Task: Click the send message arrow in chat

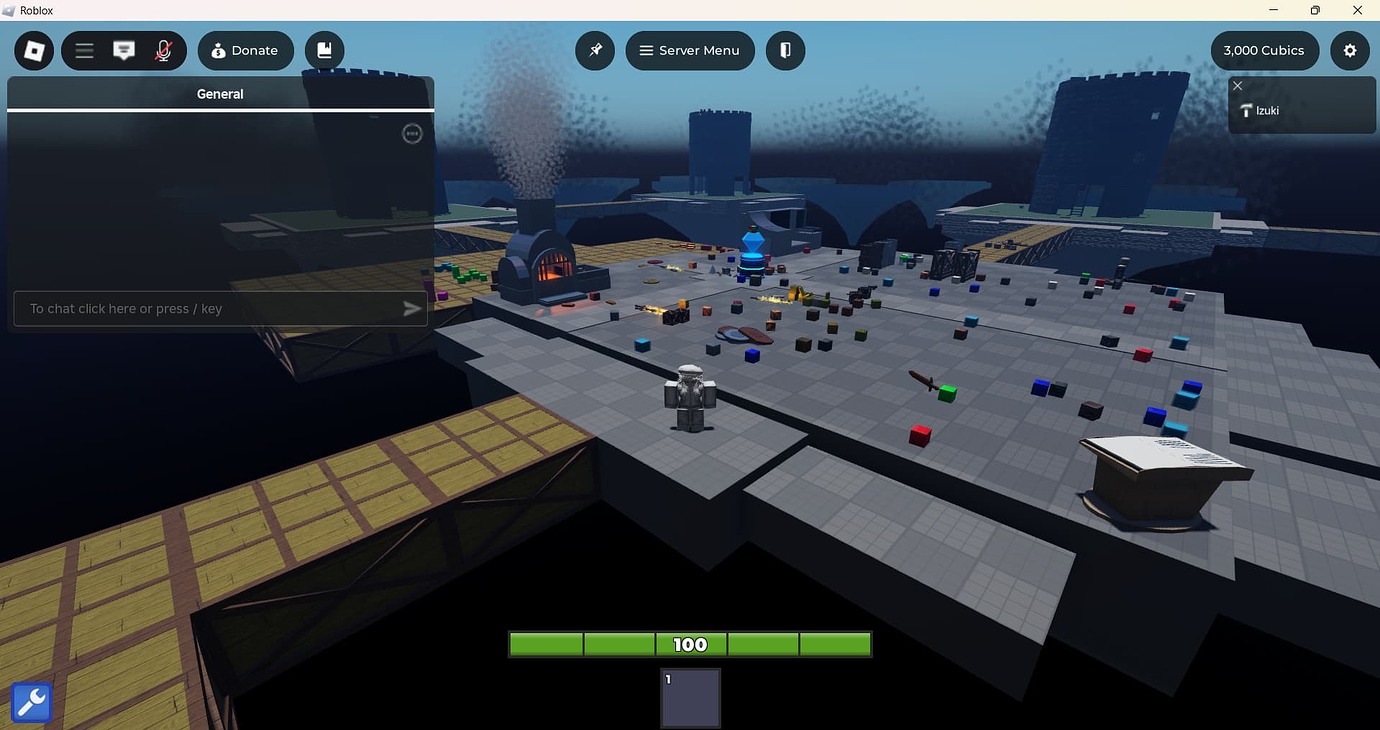Action: coord(411,308)
